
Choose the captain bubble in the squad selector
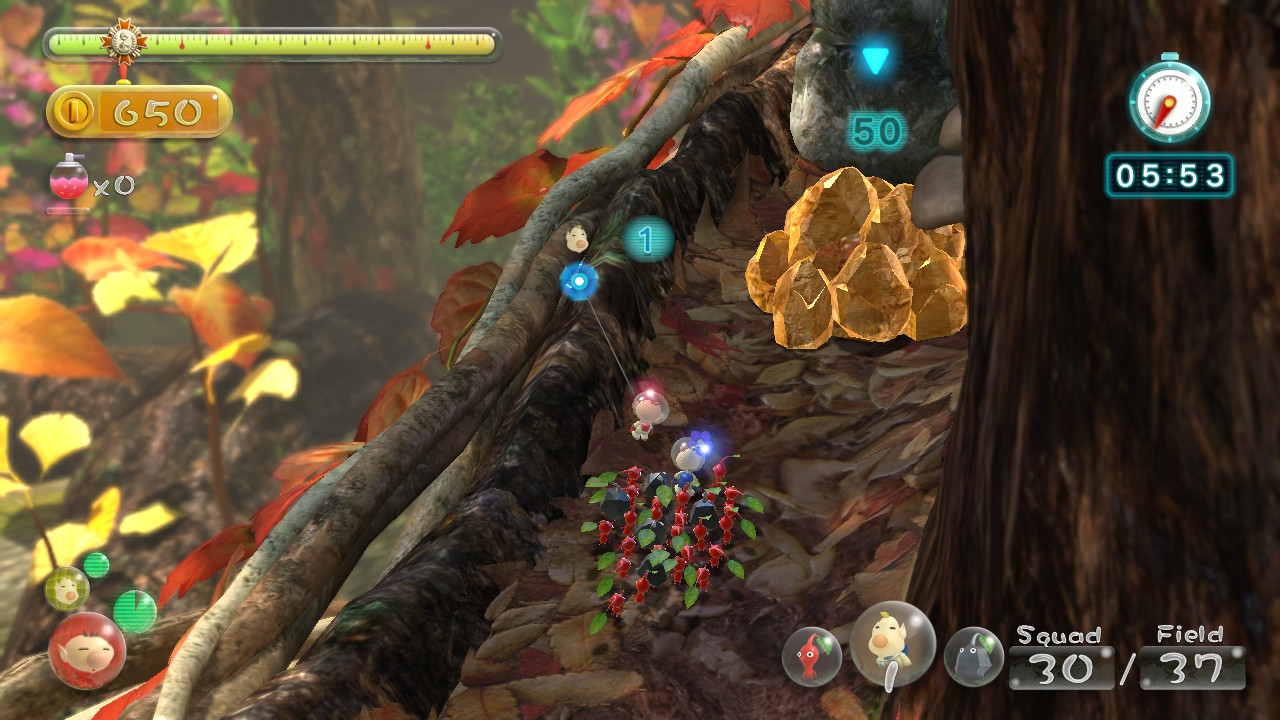pos(892,645)
